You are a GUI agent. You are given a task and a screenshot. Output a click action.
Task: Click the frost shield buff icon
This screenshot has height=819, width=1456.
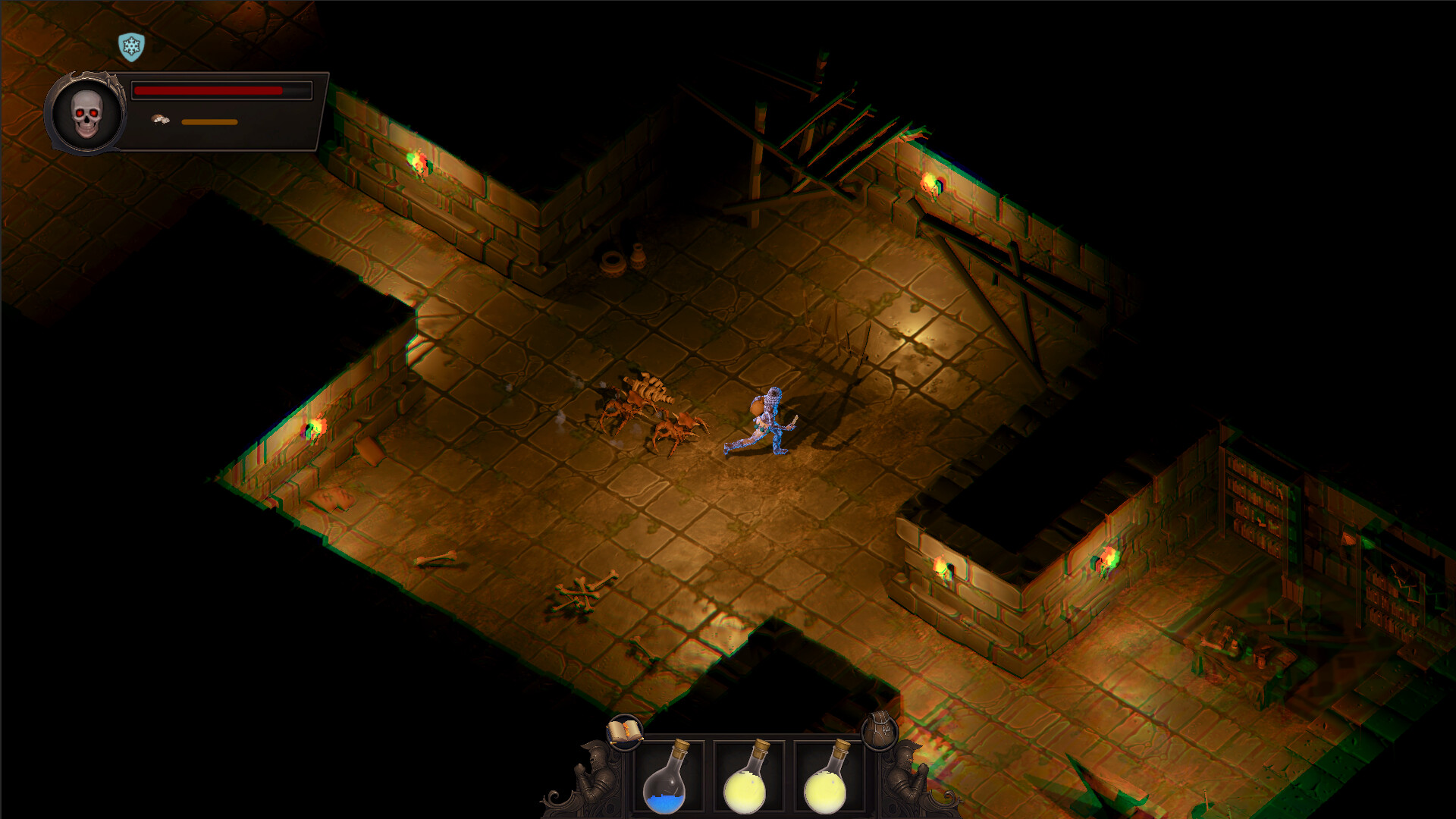pyautogui.click(x=130, y=47)
